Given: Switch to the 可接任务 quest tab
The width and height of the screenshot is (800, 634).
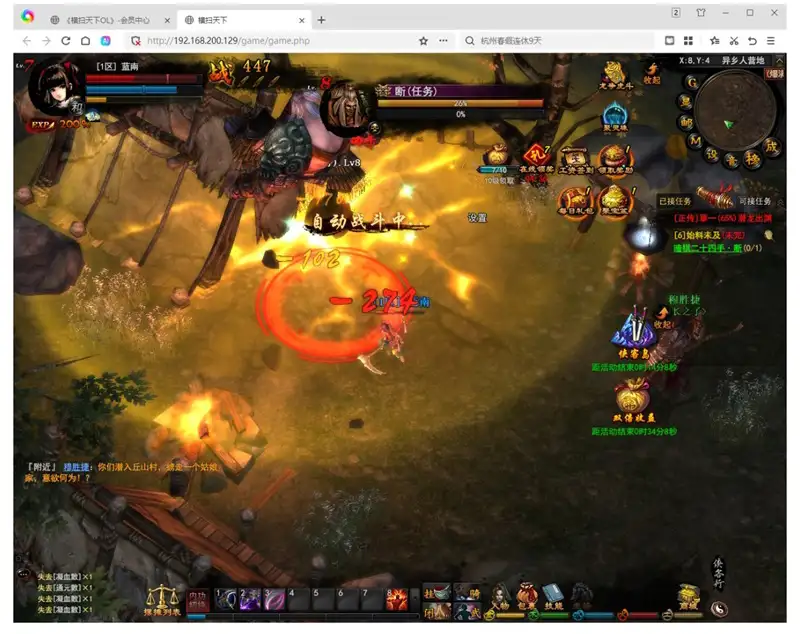Looking at the screenshot, I should [762, 201].
